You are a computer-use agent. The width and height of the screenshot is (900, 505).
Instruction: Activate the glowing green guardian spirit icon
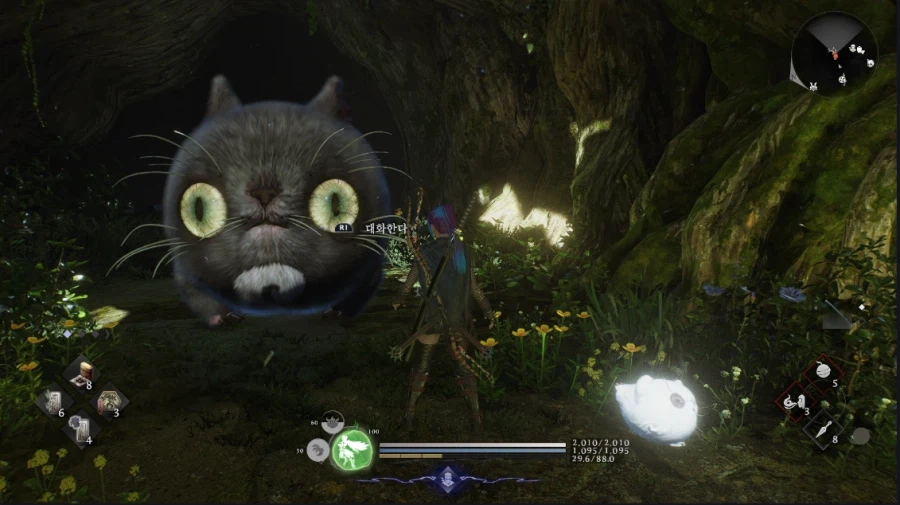point(352,449)
